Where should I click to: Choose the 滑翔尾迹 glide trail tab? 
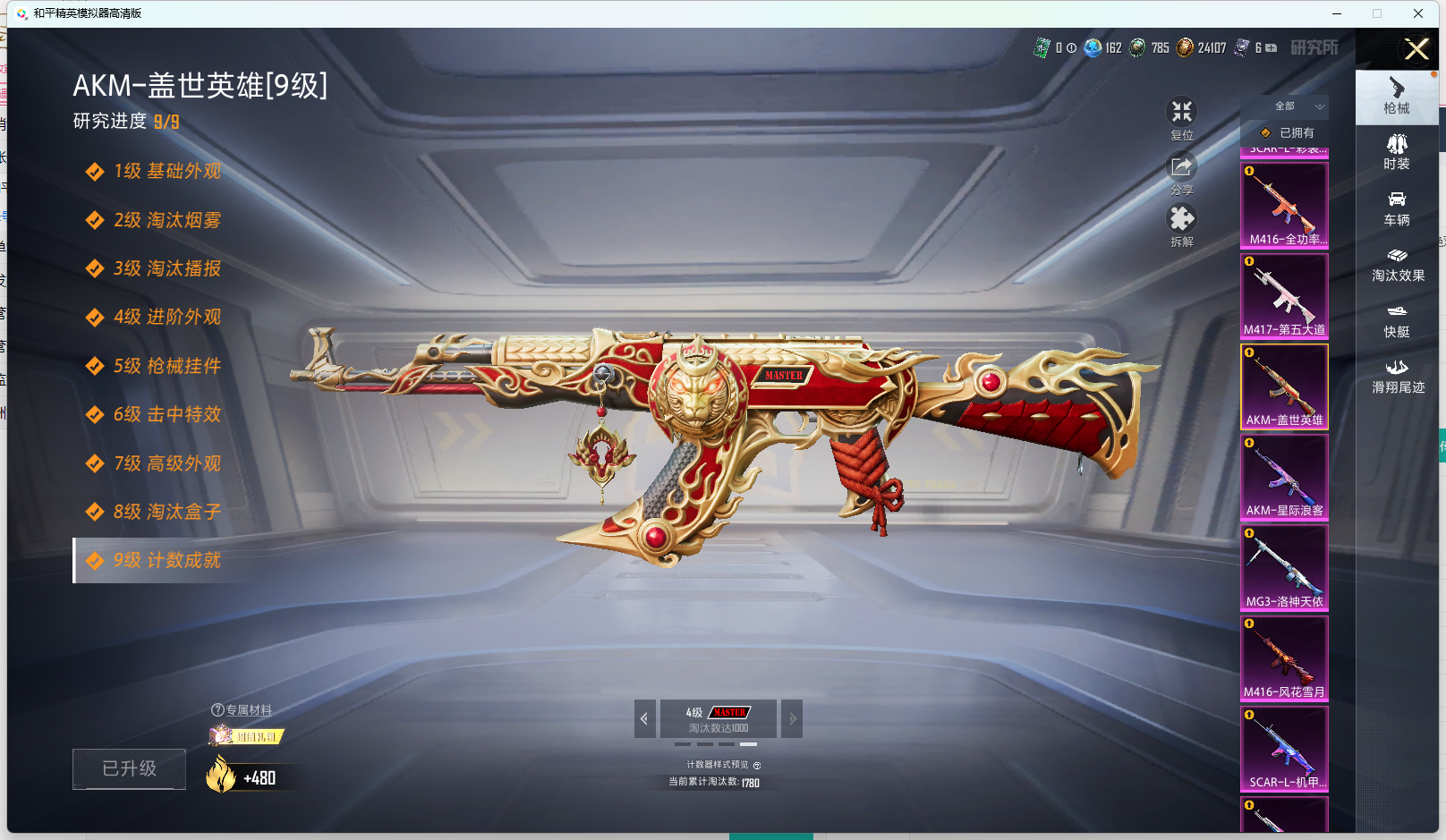pyautogui.click(x=1397, y=377)
